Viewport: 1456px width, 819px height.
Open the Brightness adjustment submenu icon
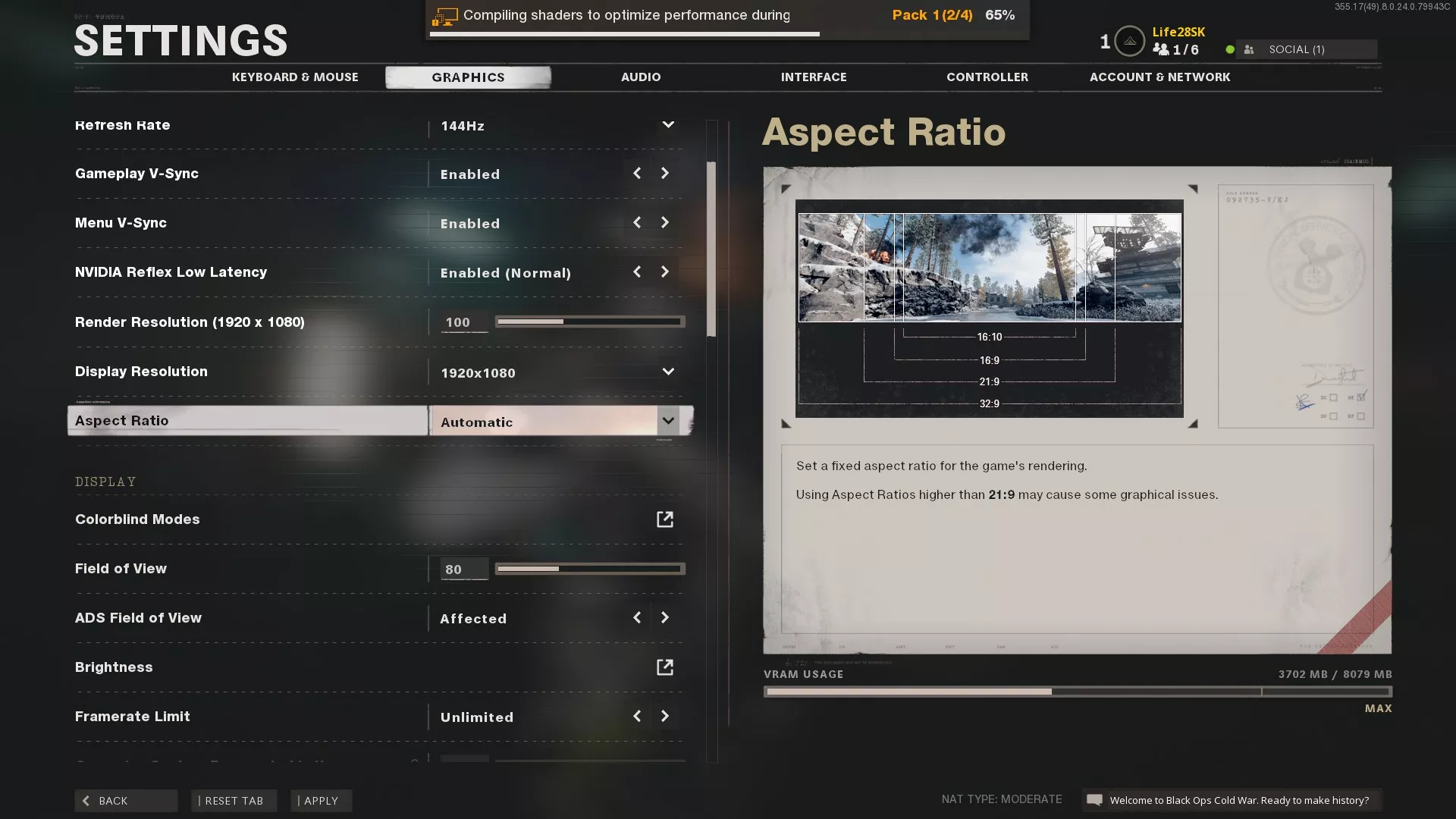(664, 667)
